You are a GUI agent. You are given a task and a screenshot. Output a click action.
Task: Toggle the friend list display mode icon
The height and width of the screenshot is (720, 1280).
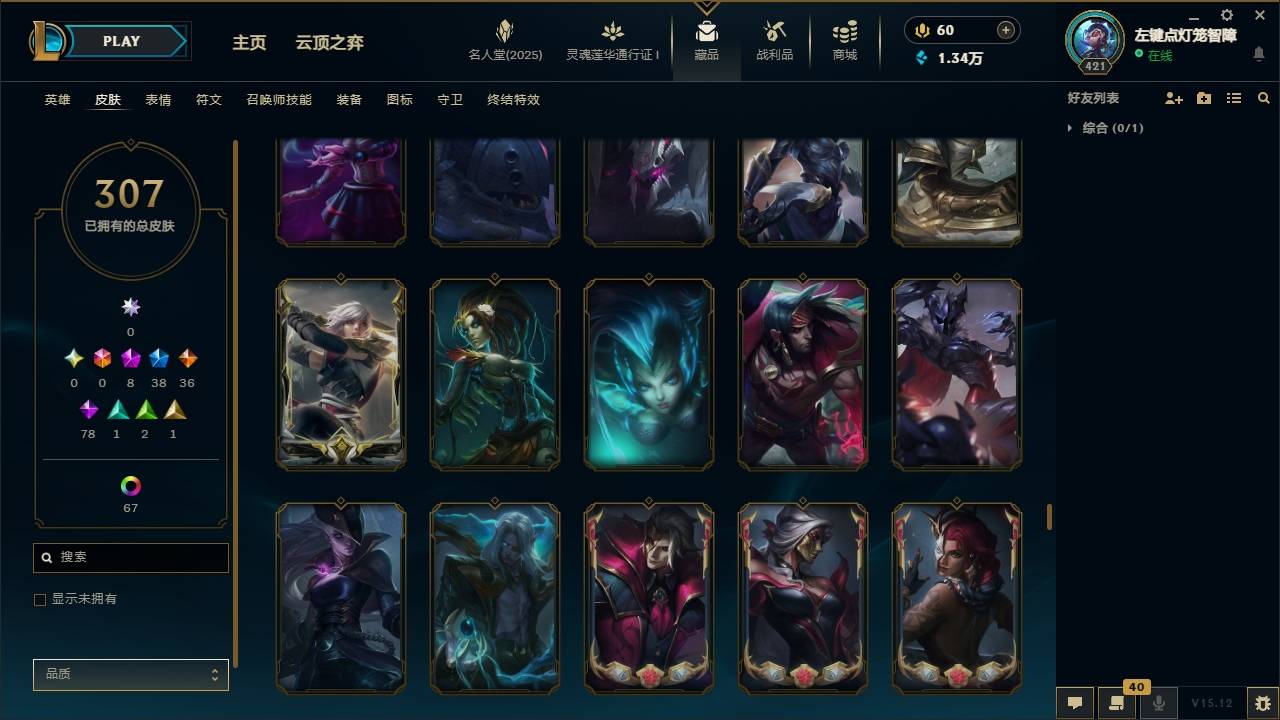[x=1233, y=98]
